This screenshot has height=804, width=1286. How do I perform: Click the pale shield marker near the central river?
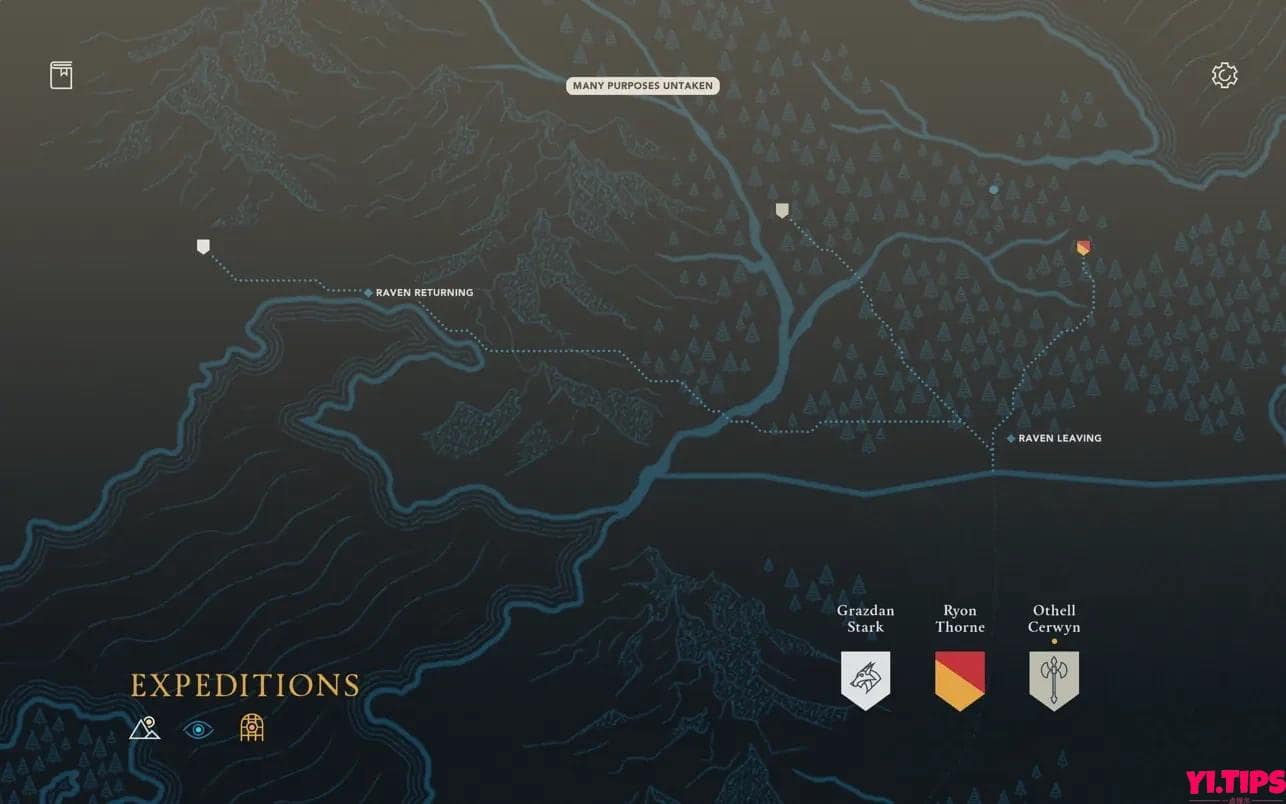click(781, 209)
